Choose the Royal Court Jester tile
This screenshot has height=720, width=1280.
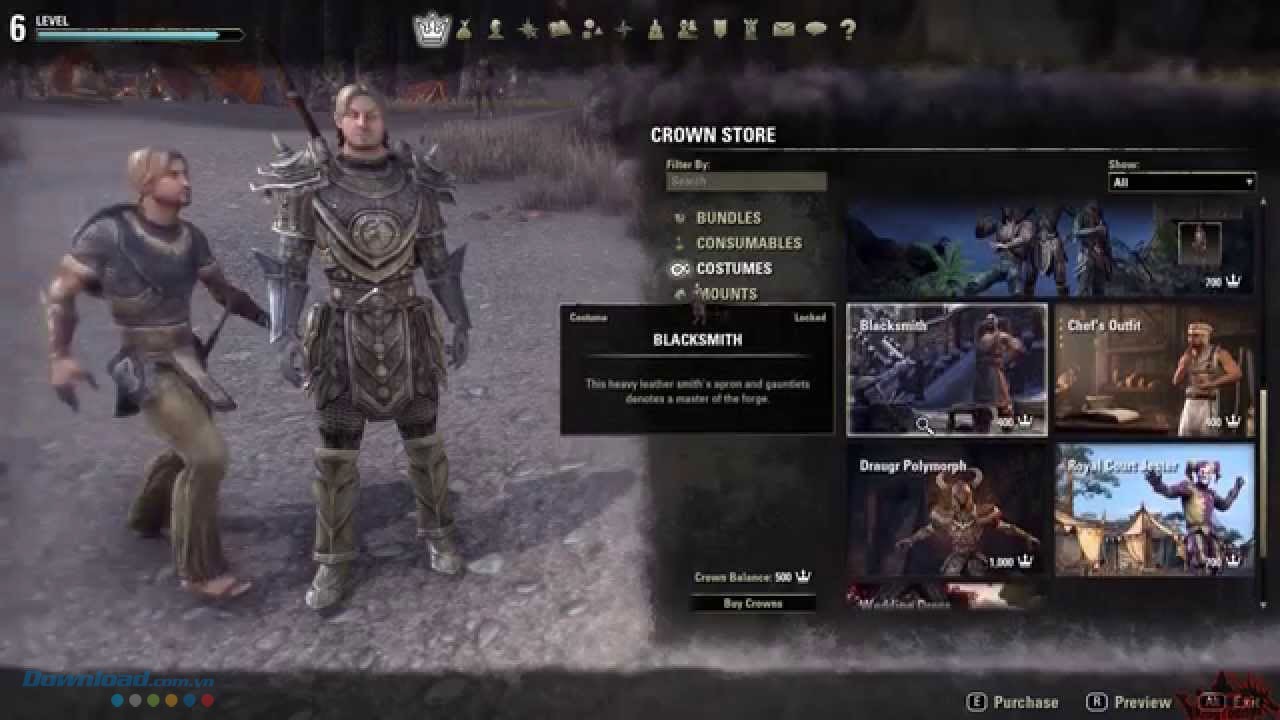[x=1154, y=510]
